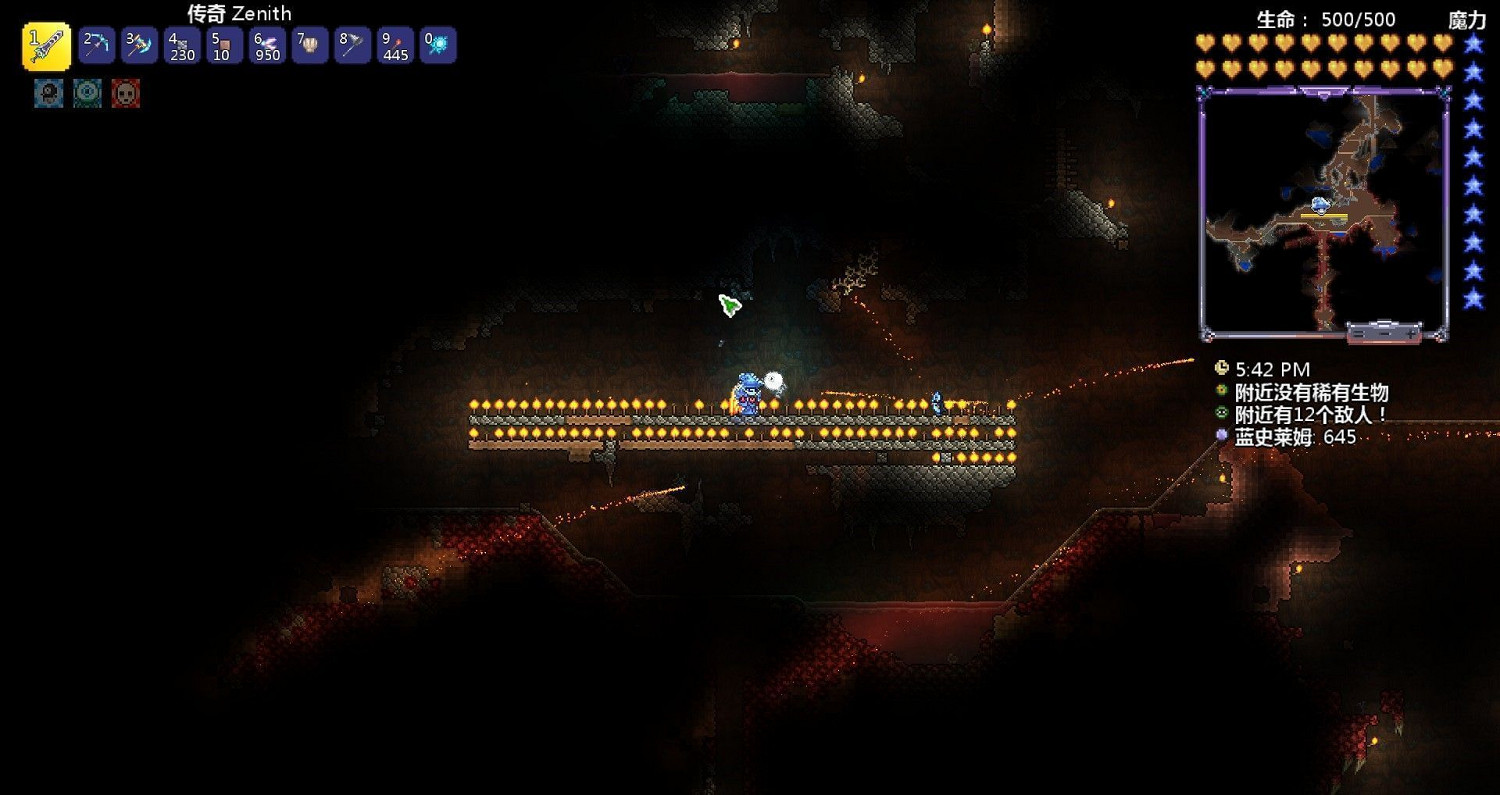
Task: Select the glowing item in hotbar slot 7
Action: (x=310, y=44)
